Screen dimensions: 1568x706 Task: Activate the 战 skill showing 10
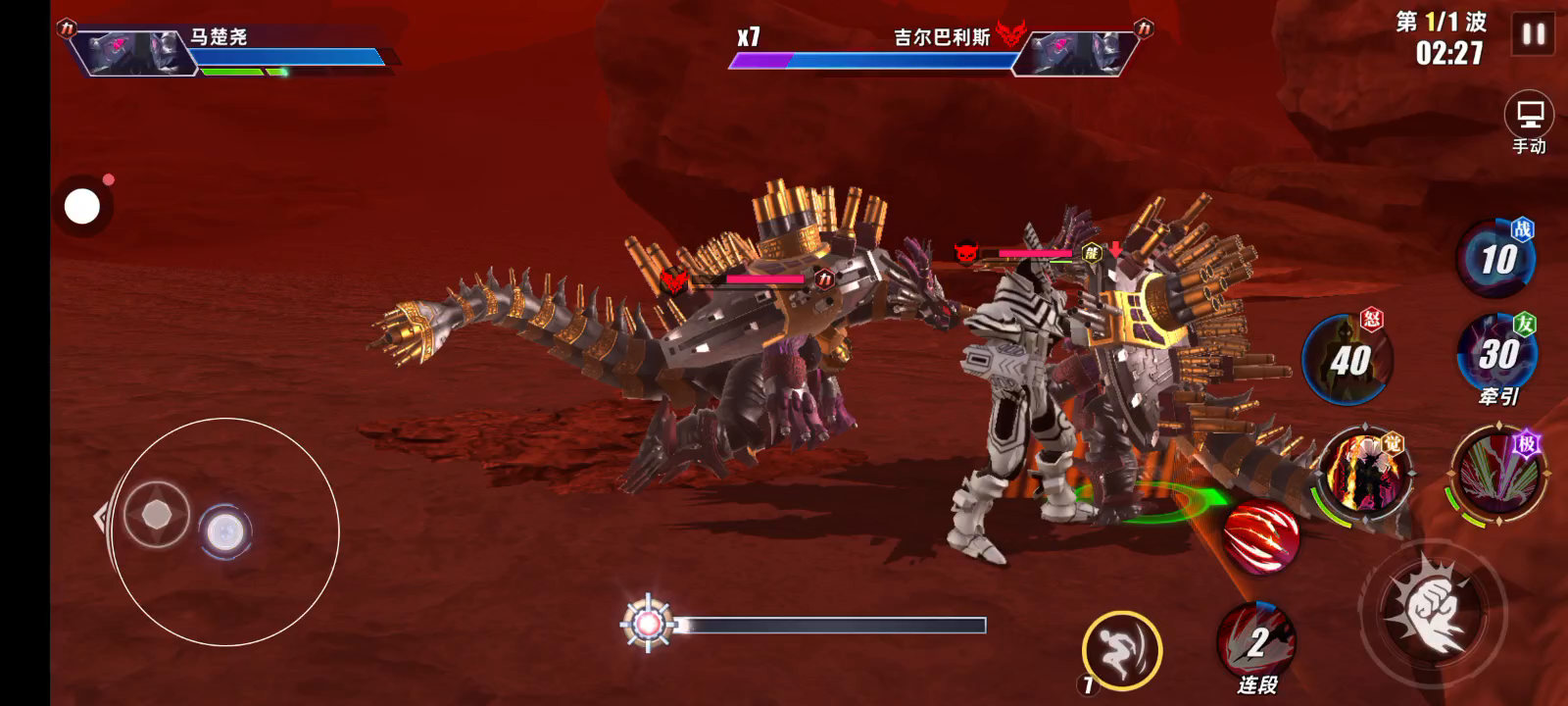point(1495,259)
